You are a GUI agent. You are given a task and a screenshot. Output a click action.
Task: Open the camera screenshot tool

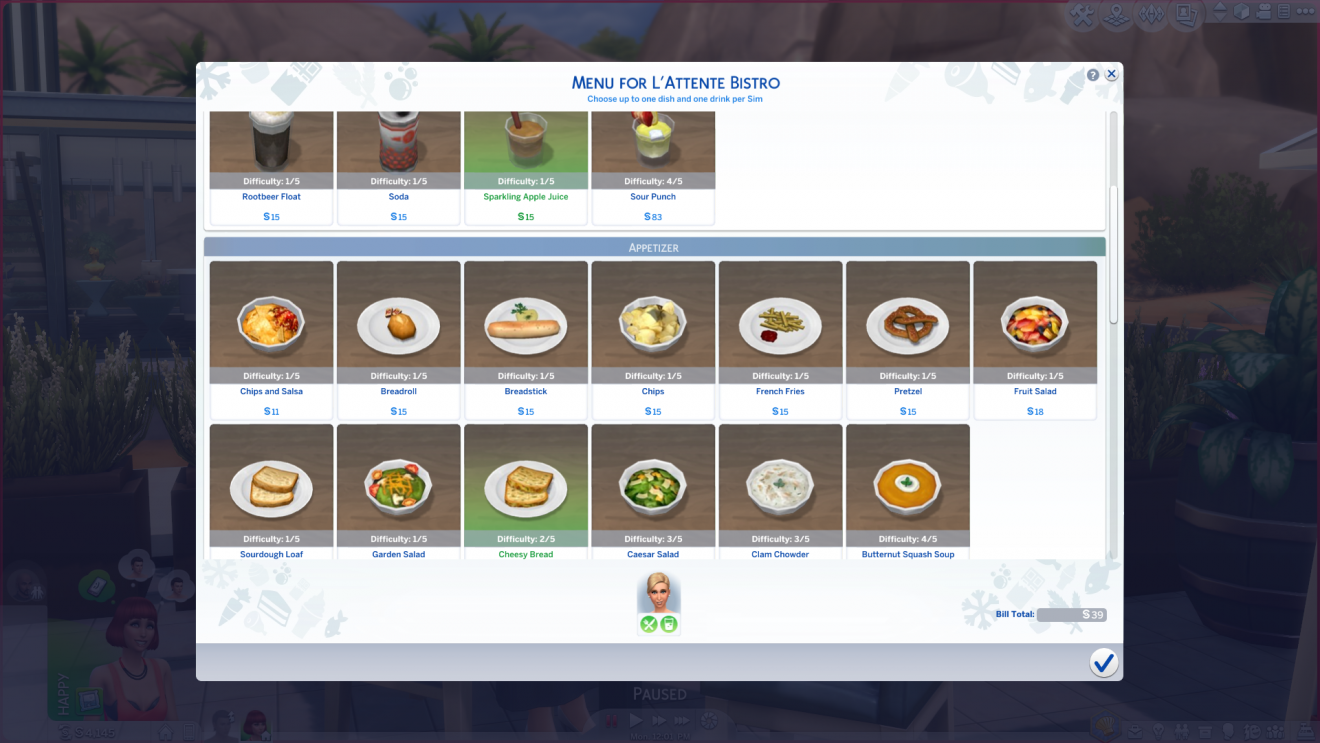[1184, 14]
